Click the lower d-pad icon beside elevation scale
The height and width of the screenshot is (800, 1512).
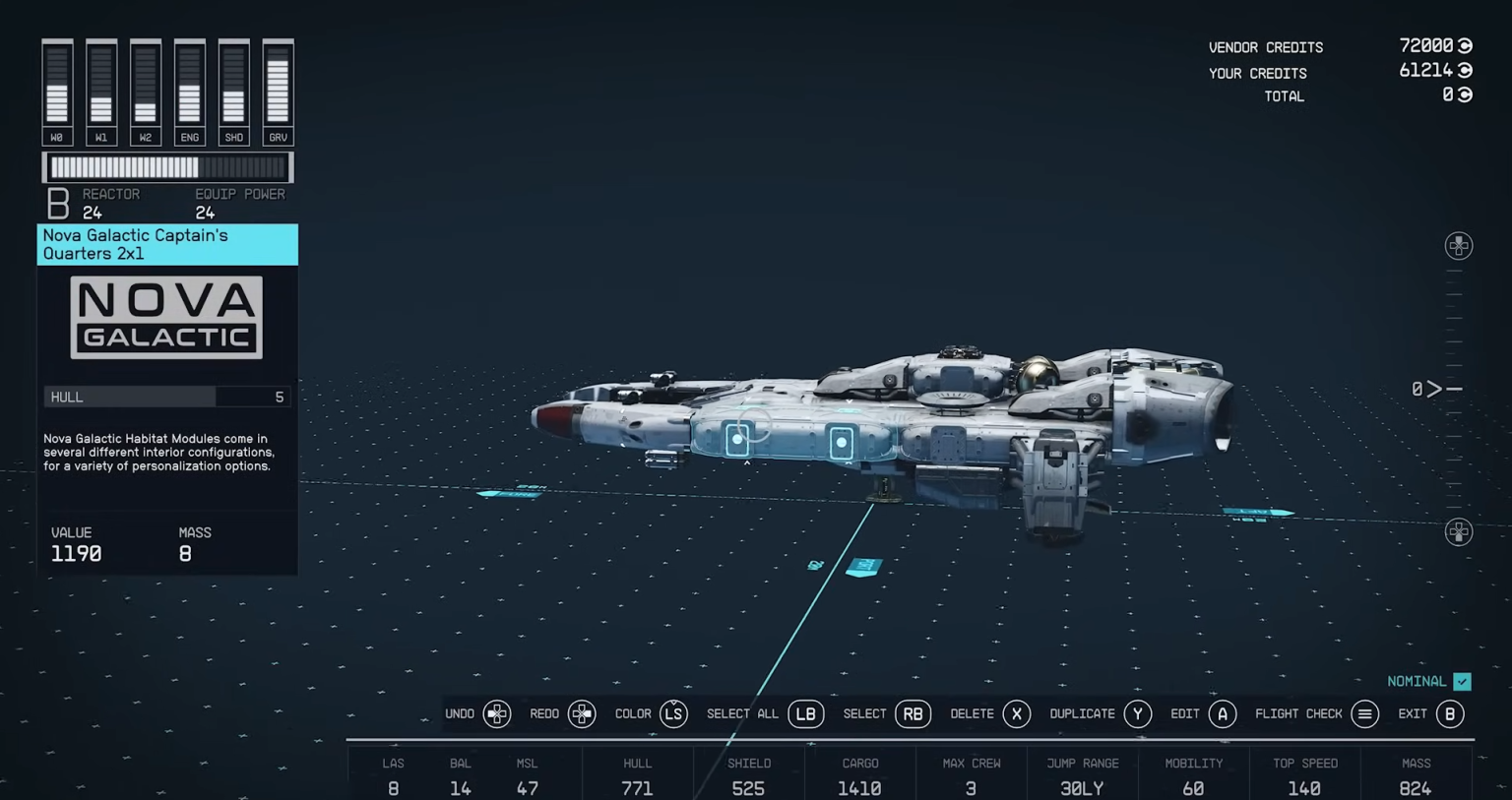coord(1459,531)
